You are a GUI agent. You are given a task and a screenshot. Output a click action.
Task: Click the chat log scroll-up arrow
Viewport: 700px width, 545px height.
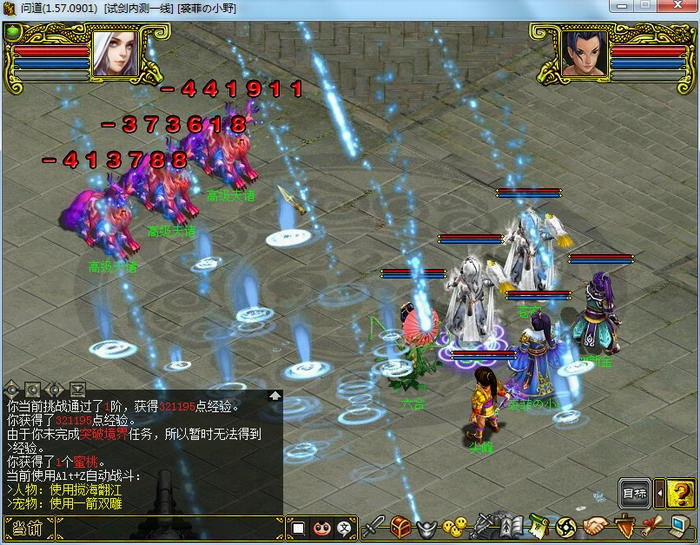pos(275,396)
